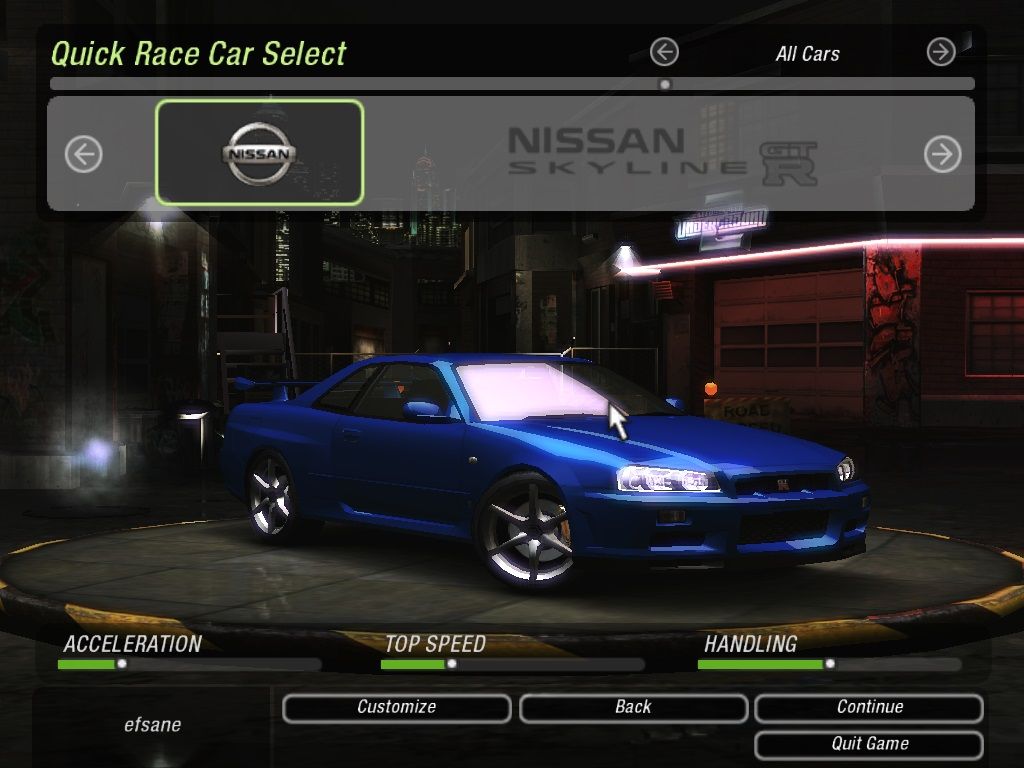Show the previous car in list
Image resolution: width=1024 pixels, height=768 pixels.
click(x=84, y=154)
